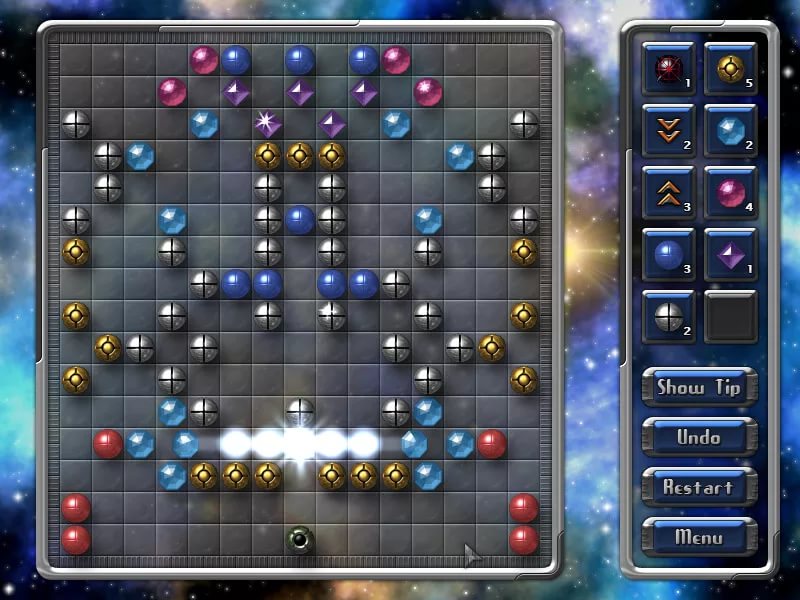Select the red mine ball slot
This screenshot has width=800, height=600.
(668, 68)
